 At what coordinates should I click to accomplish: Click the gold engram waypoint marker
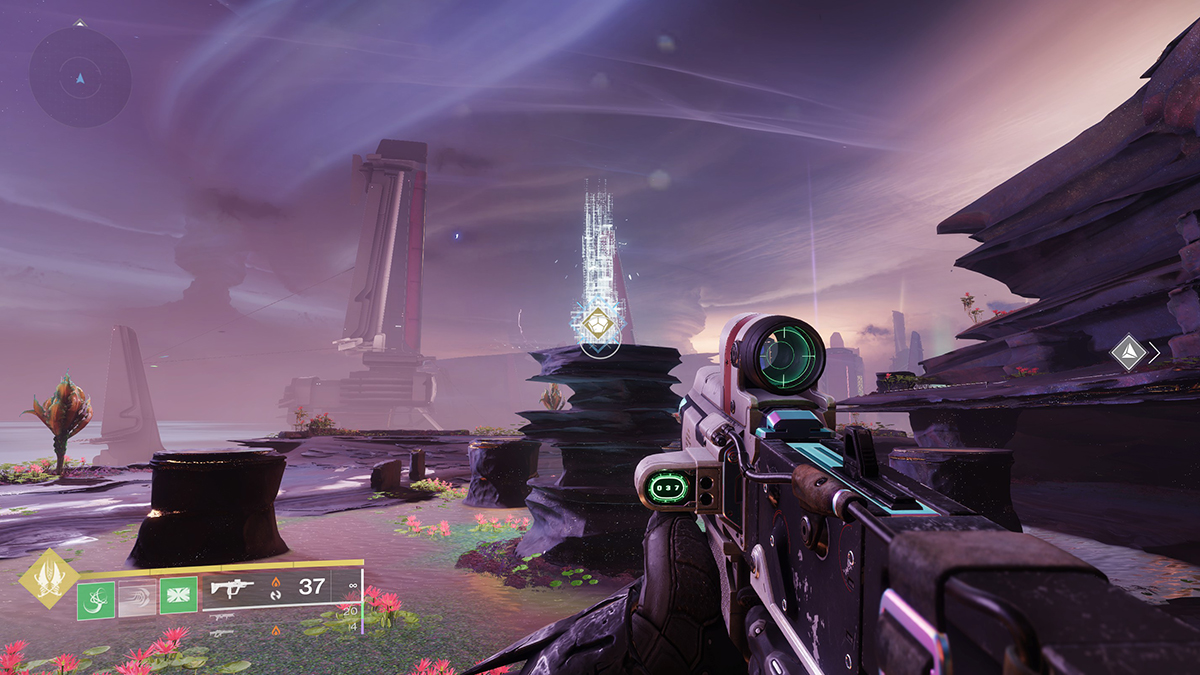pos(597,324)
